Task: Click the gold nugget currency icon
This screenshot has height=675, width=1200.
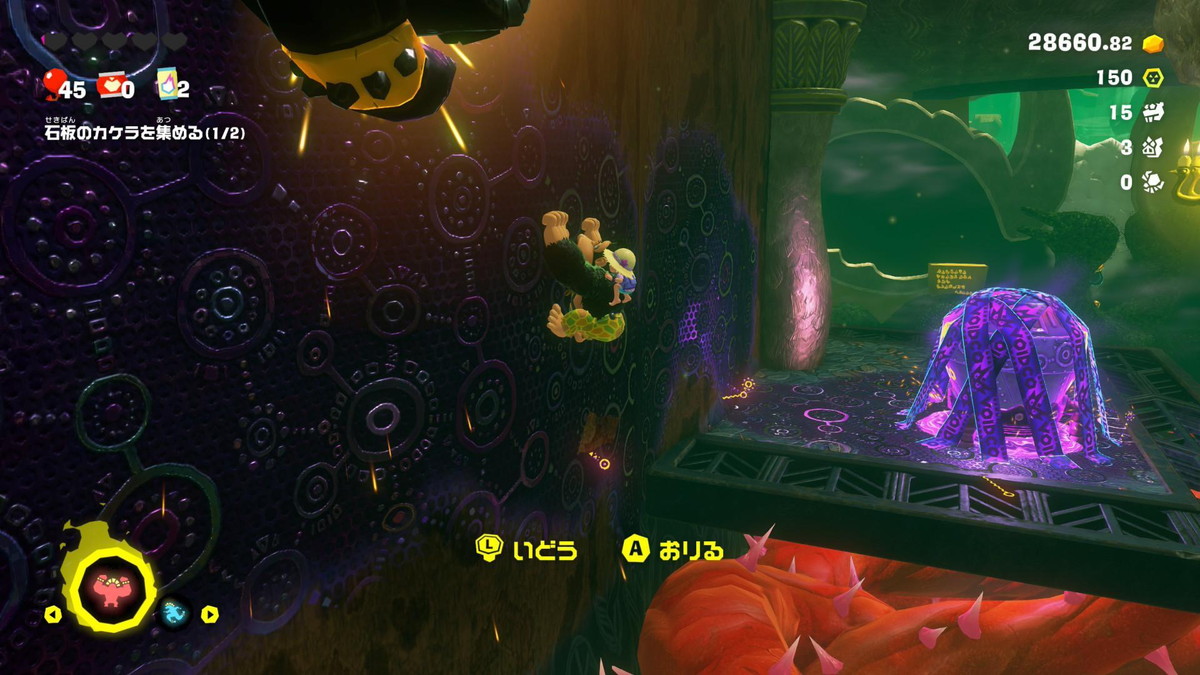Action: coord(1153,44)
